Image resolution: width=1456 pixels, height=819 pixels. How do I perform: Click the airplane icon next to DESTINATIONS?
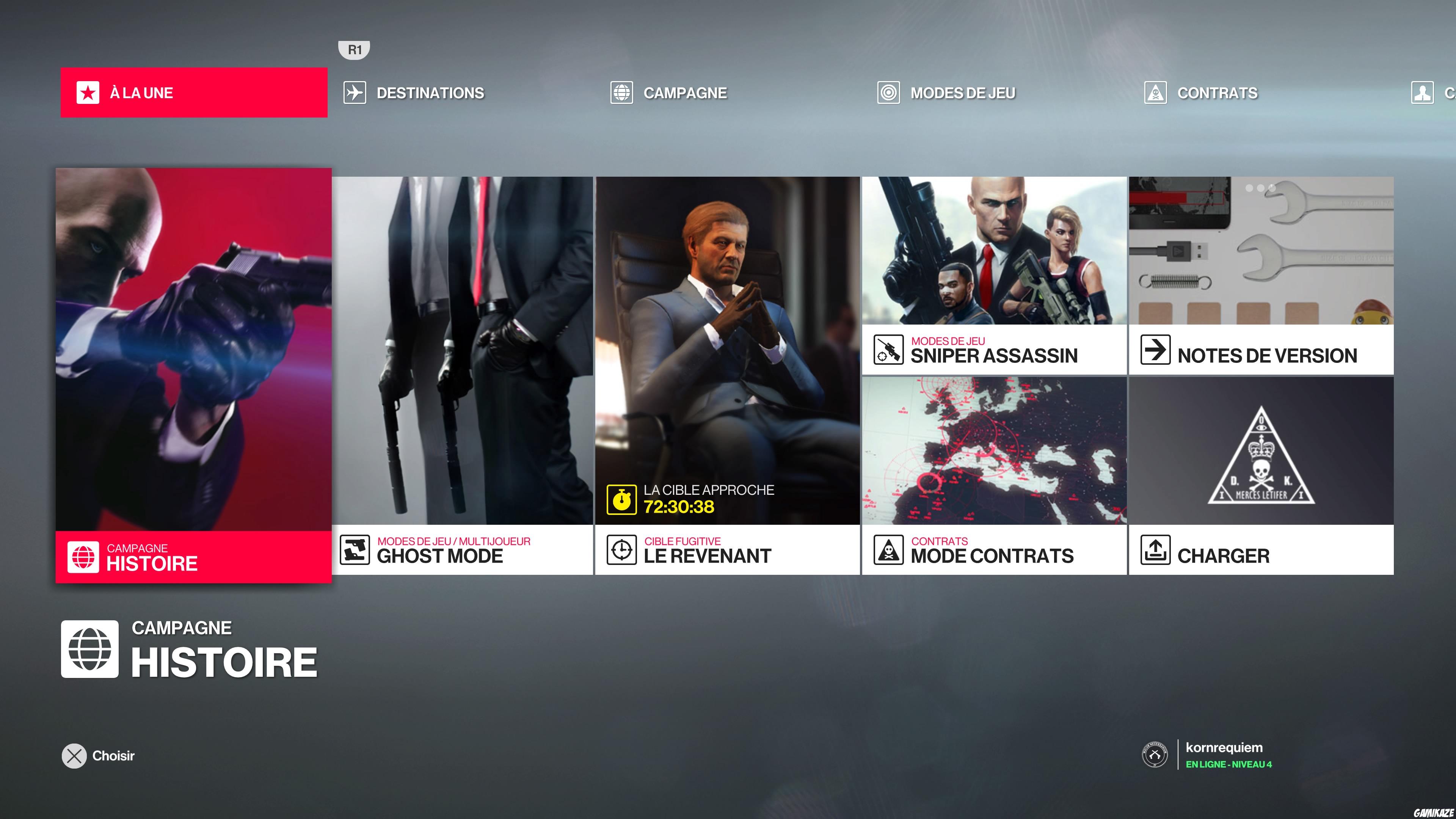(x=355, y=93)
